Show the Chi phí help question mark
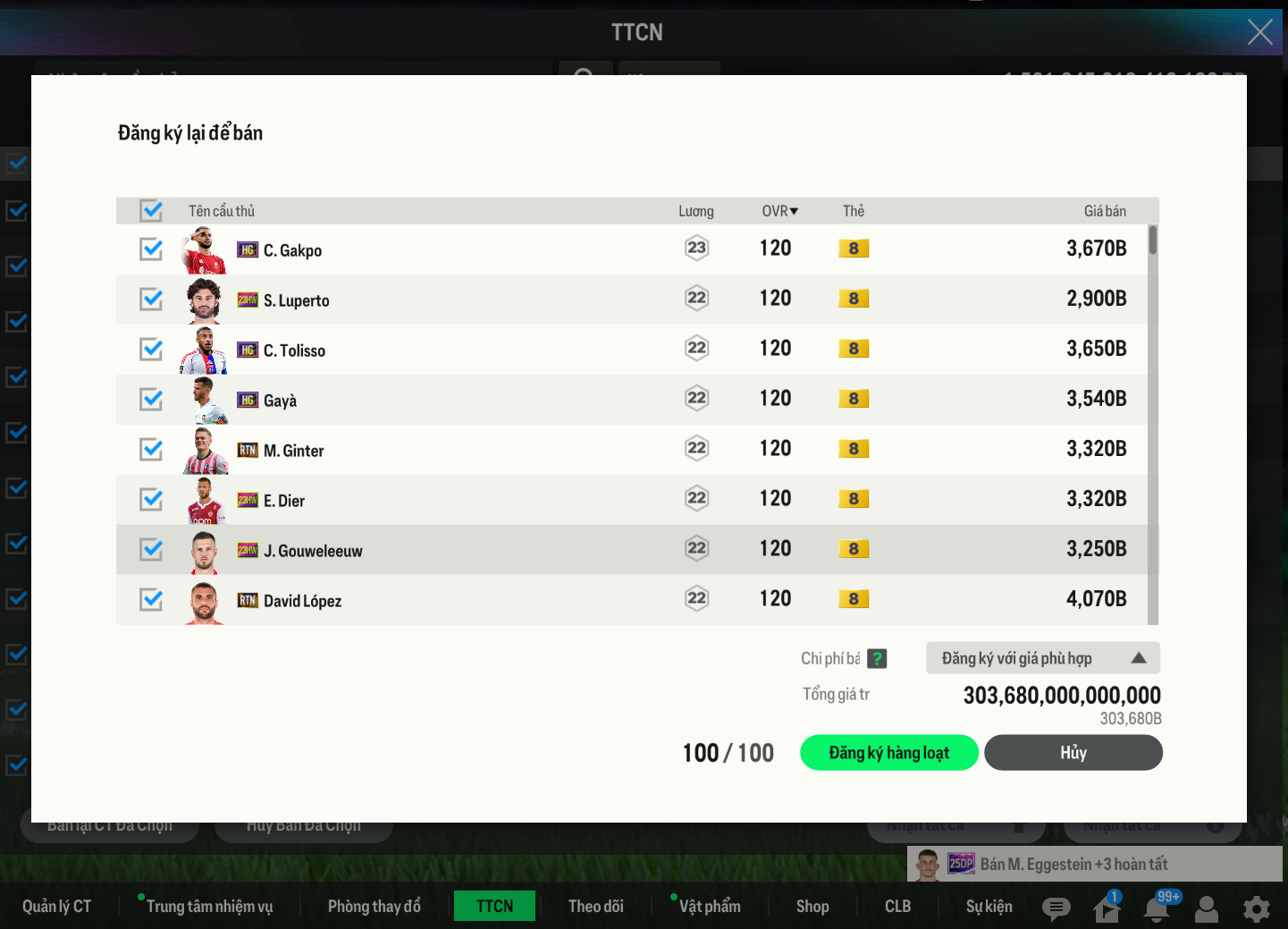This screenshot has width=1288, height=929. (x=877, y=659)
